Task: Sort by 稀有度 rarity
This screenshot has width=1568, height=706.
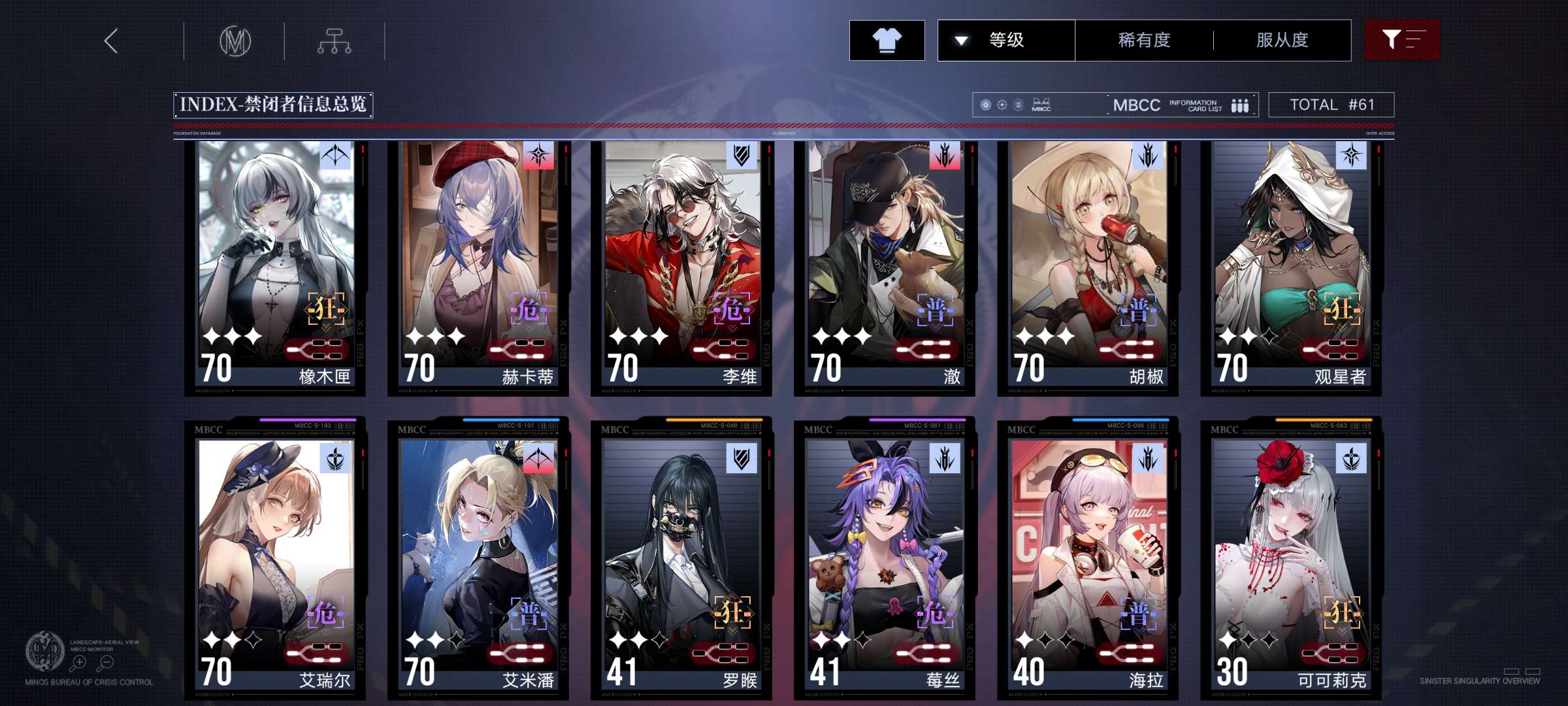Action: (1144, 41)
